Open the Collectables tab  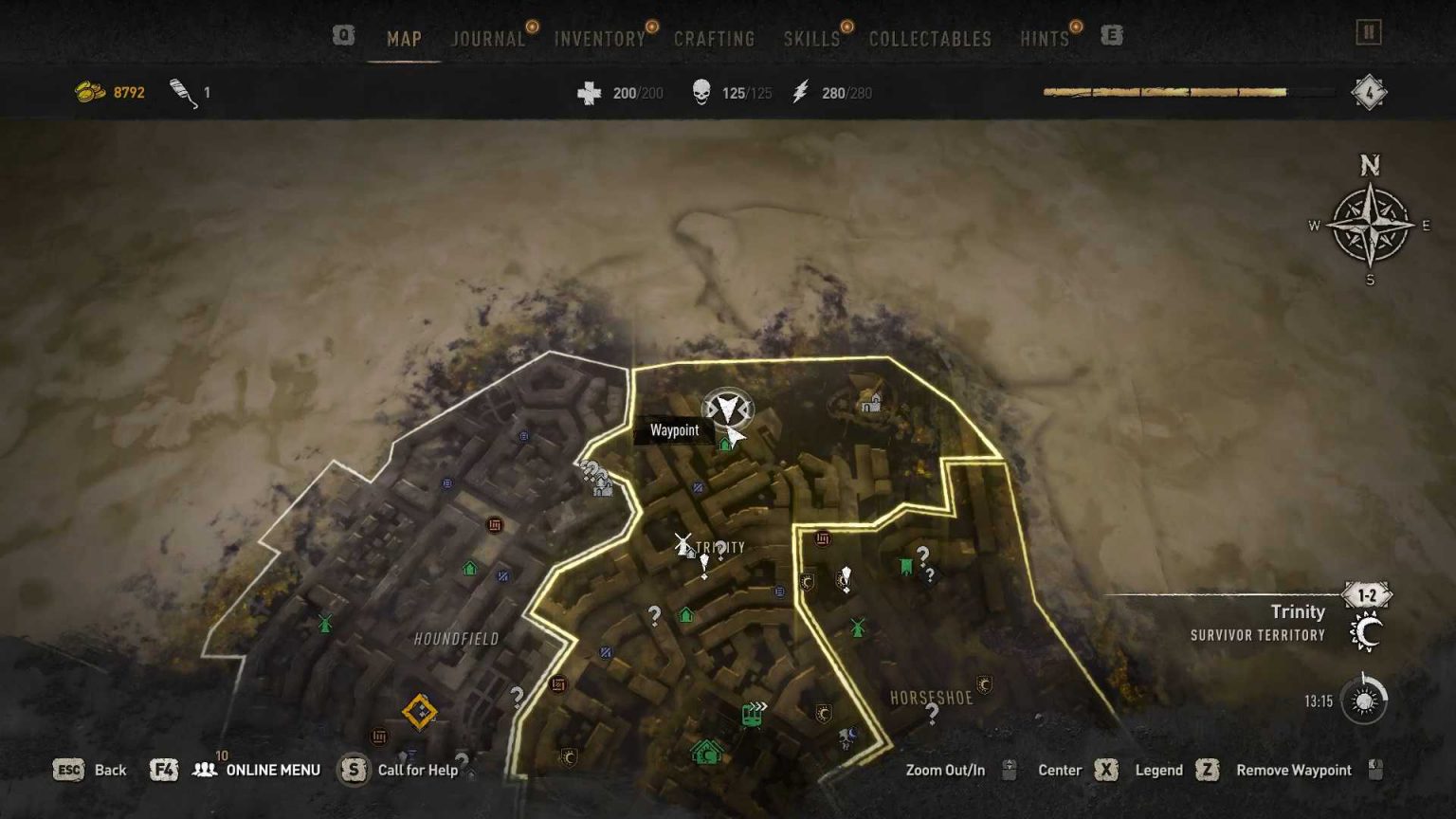point(927,39)
